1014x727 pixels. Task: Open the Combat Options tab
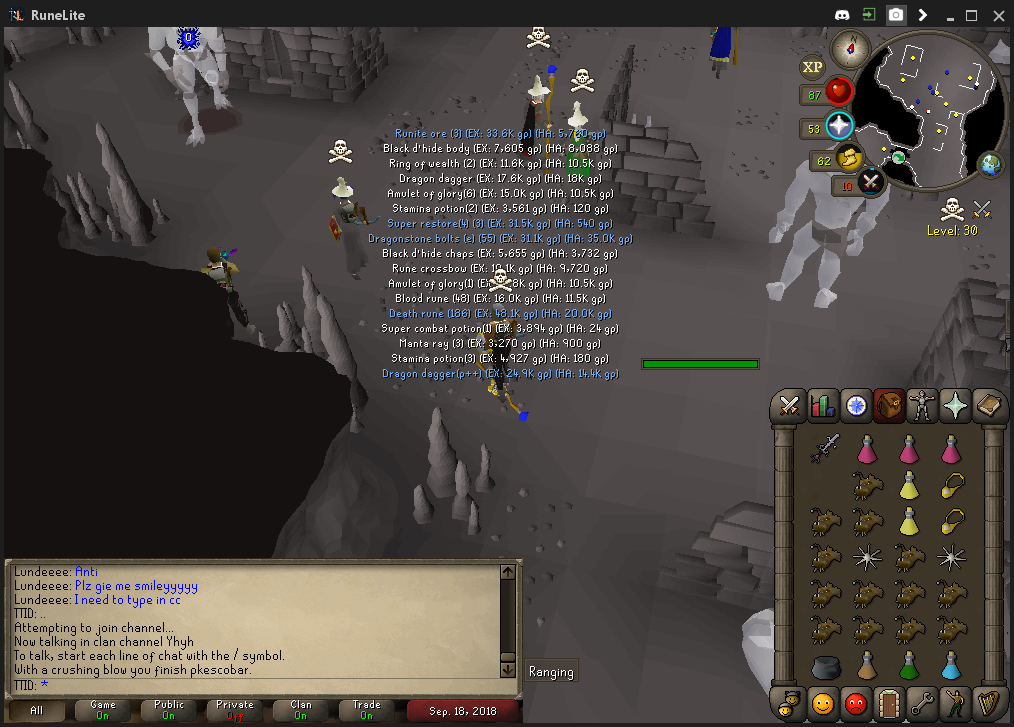pos(790,406)
